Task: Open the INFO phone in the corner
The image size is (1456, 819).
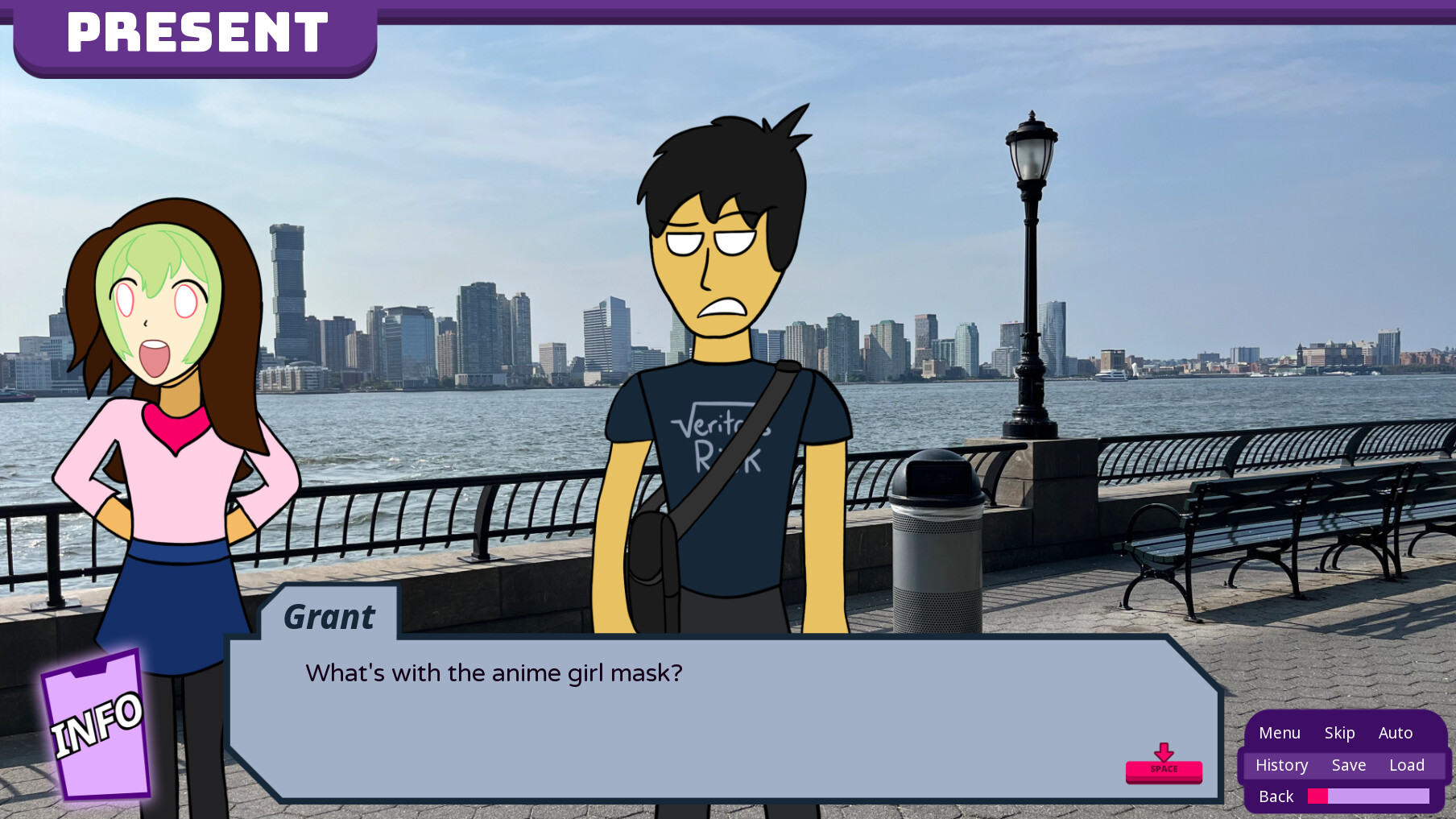Action: 97,727
